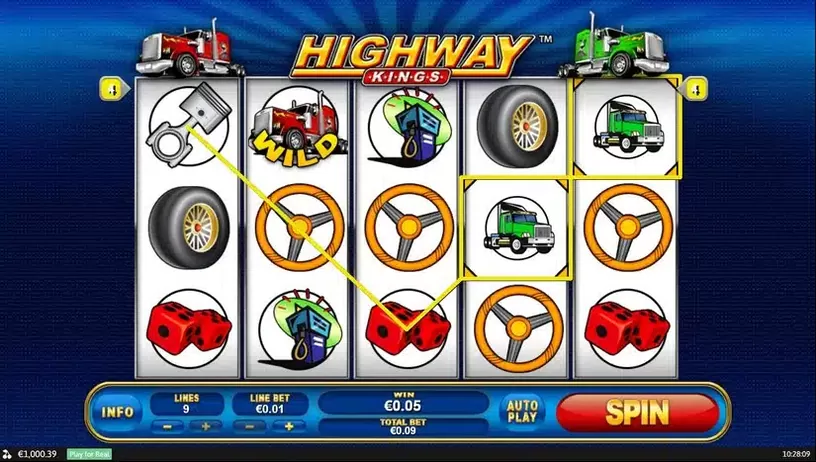This screenshot has width=816, height=462.
Task: Lower the line bet with minus
Action: click(x=250, y=425)
